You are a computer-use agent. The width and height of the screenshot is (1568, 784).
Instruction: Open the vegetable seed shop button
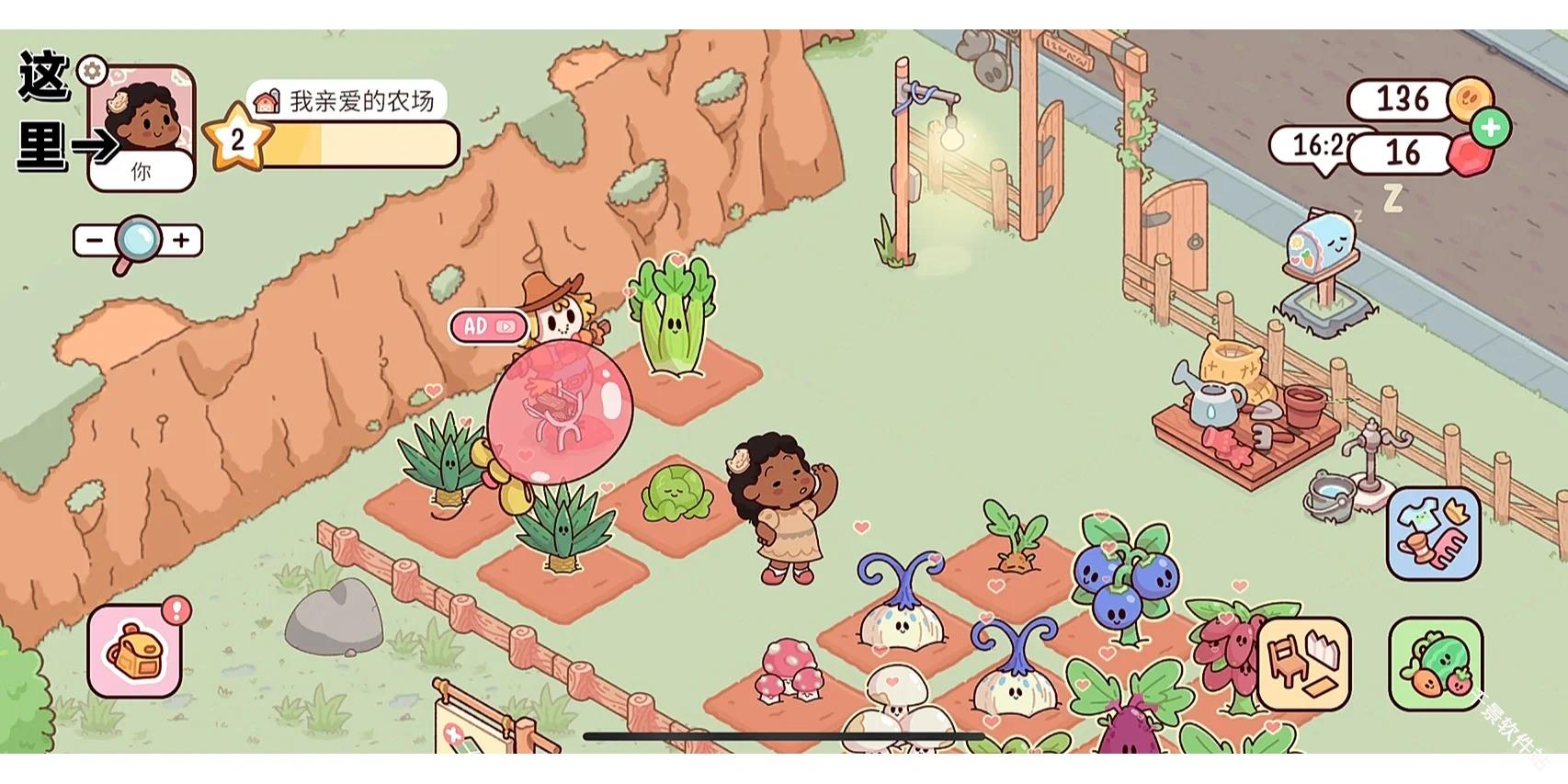coord(1435,664)
